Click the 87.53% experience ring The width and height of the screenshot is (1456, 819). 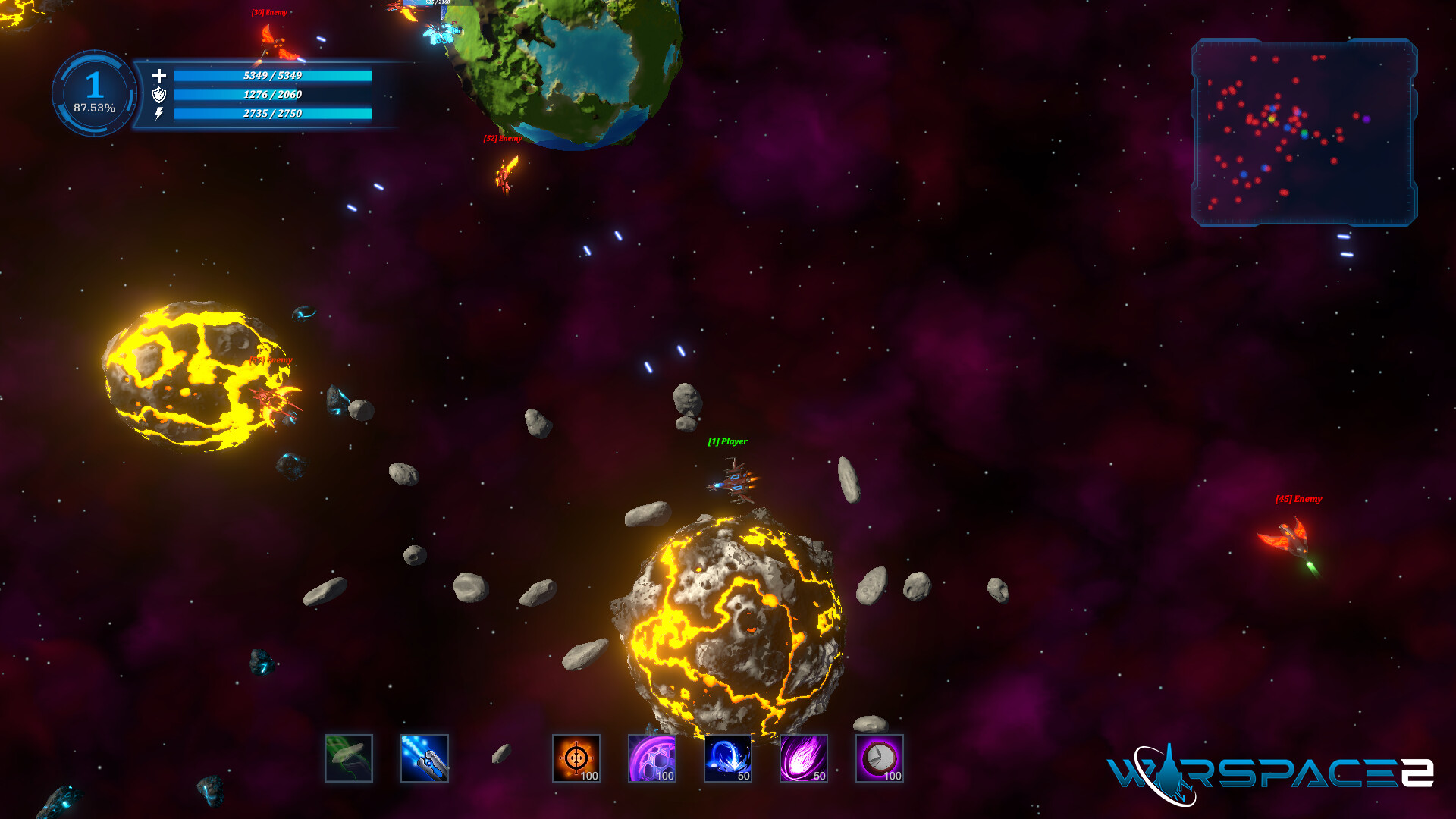93,109
